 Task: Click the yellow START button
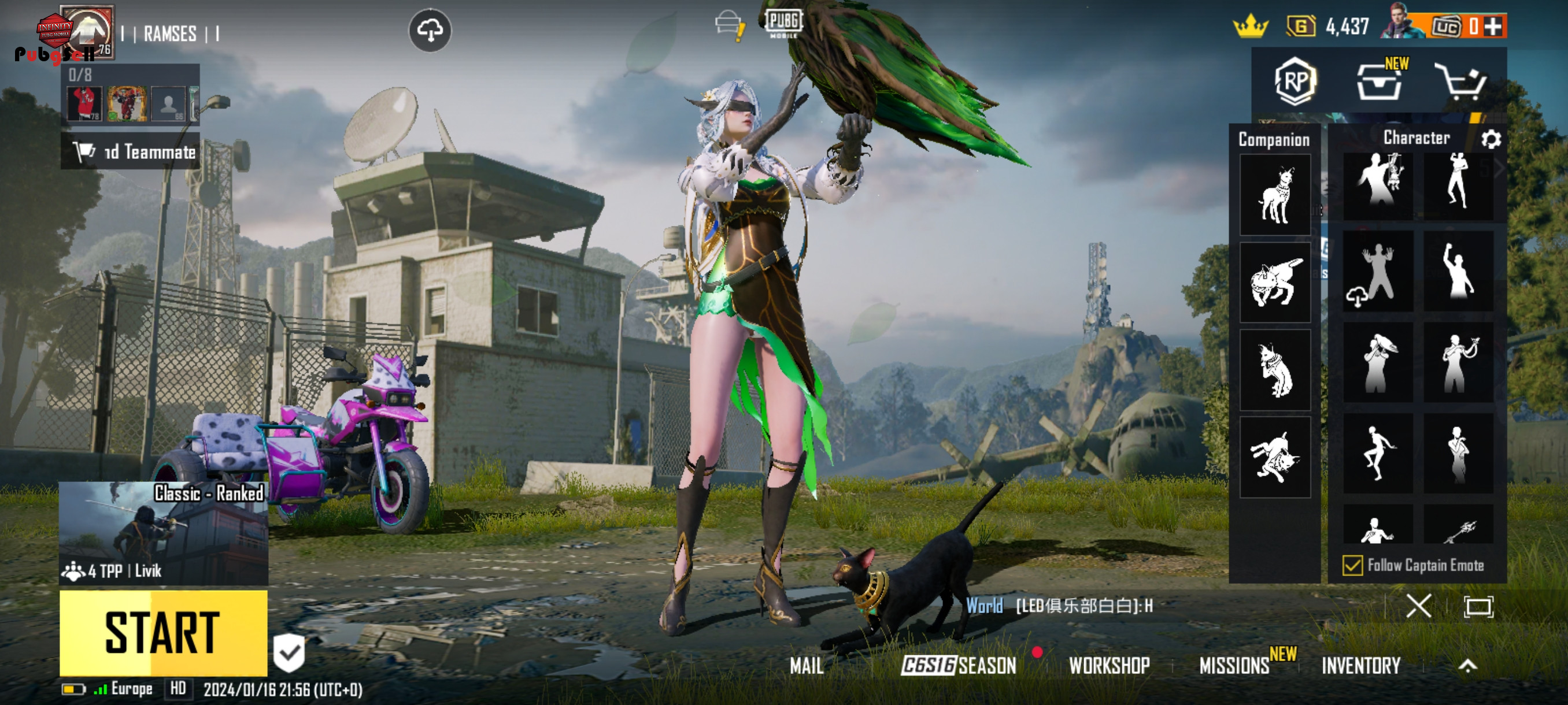163,633
